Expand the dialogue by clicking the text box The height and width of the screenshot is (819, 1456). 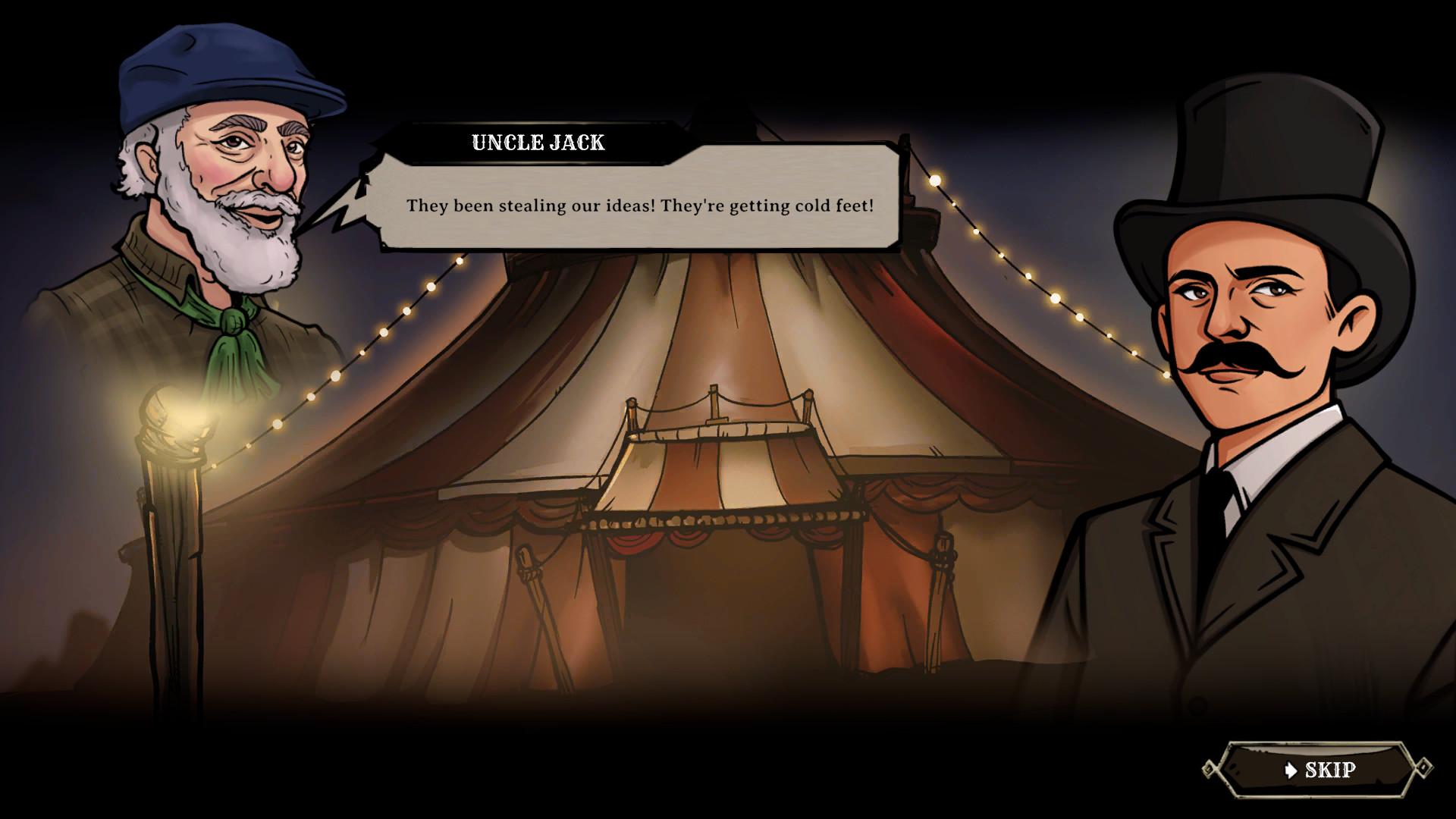click(x=641, y=205)
